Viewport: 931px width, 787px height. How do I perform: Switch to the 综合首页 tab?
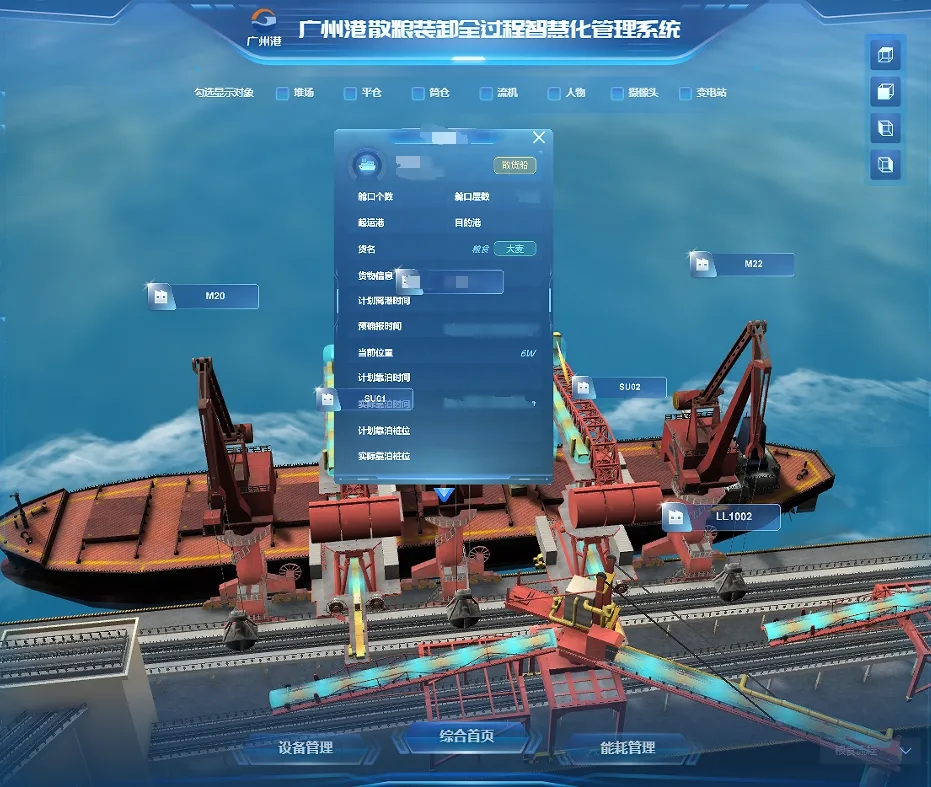tap(467, 737)
